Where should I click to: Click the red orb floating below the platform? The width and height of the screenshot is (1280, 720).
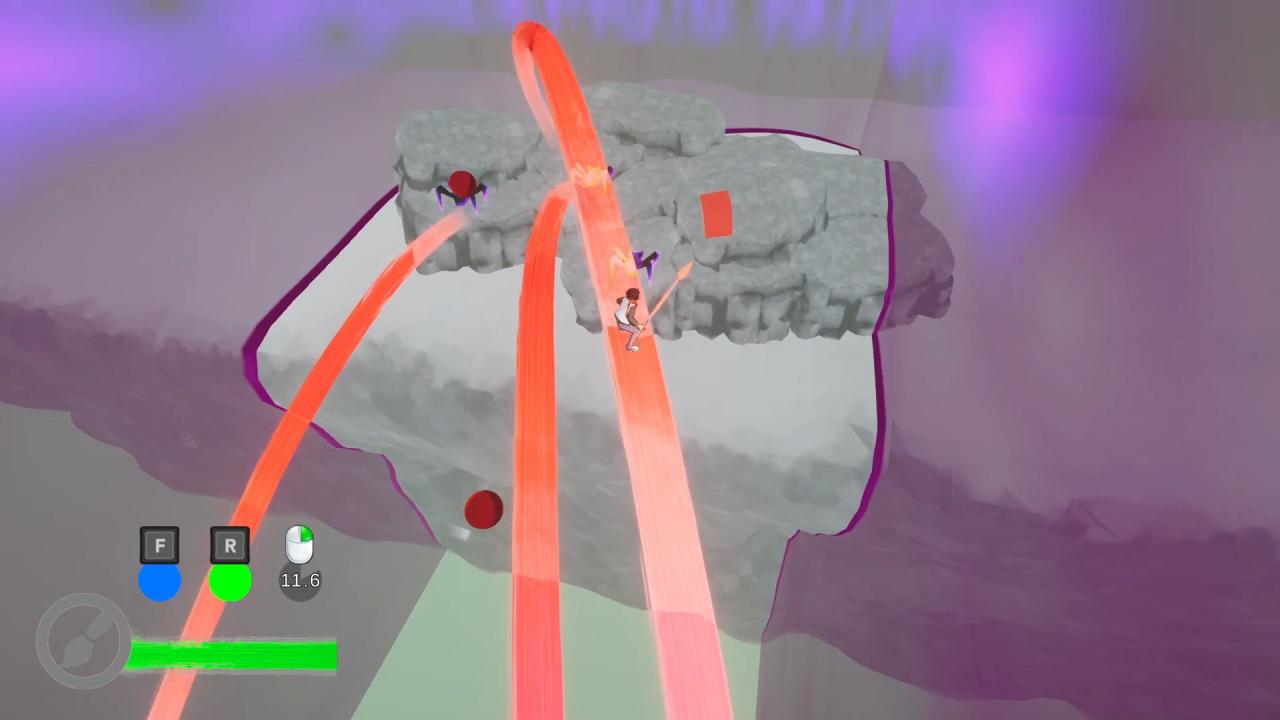coord(483,511)
